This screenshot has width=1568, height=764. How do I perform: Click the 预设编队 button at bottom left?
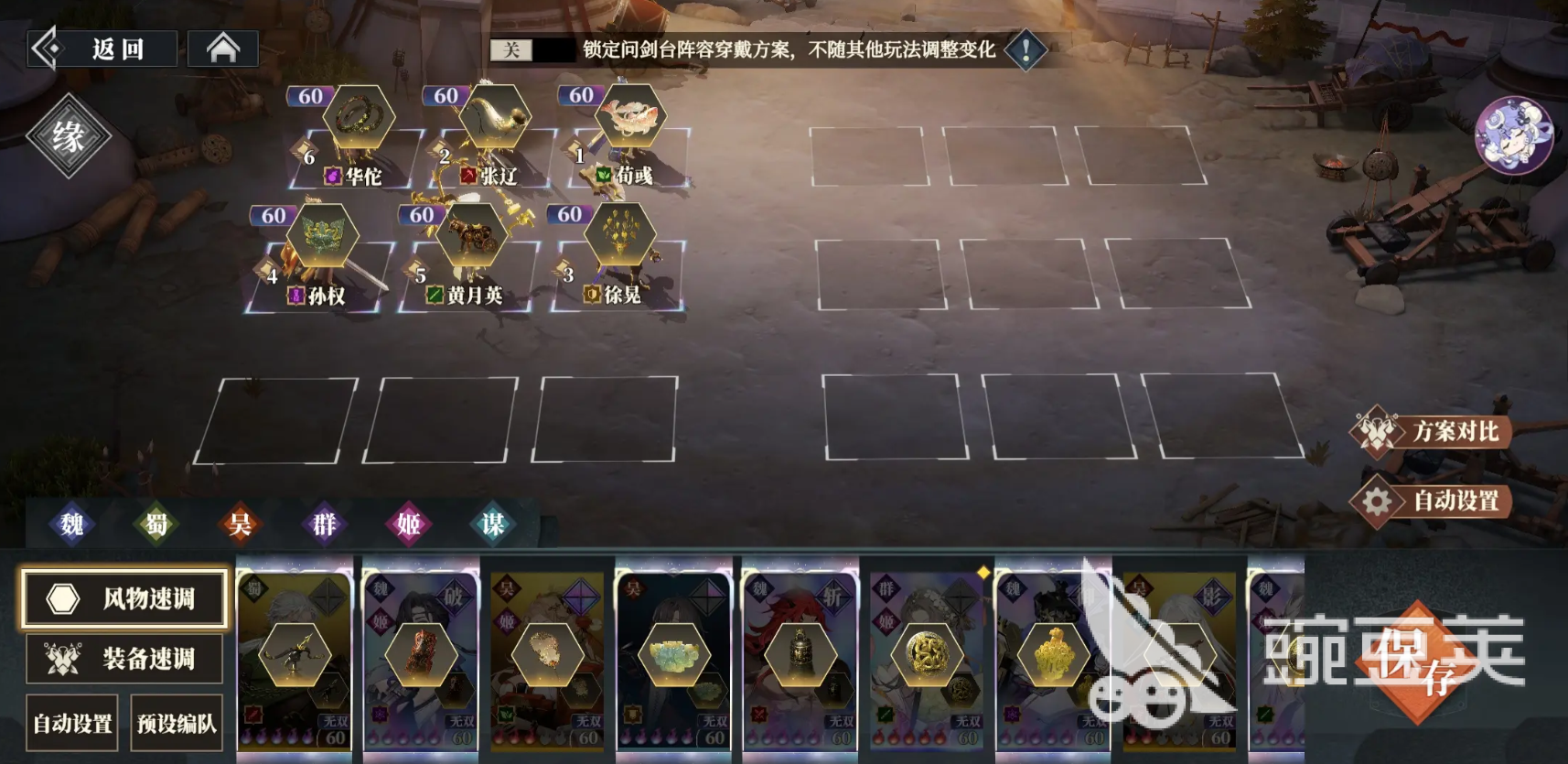click(178, 722)
